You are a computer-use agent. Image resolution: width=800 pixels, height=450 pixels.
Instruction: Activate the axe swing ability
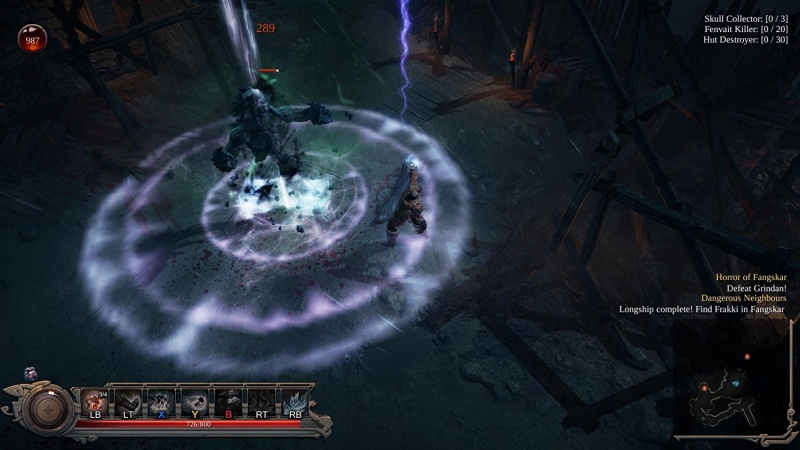[x=196, y=401]
